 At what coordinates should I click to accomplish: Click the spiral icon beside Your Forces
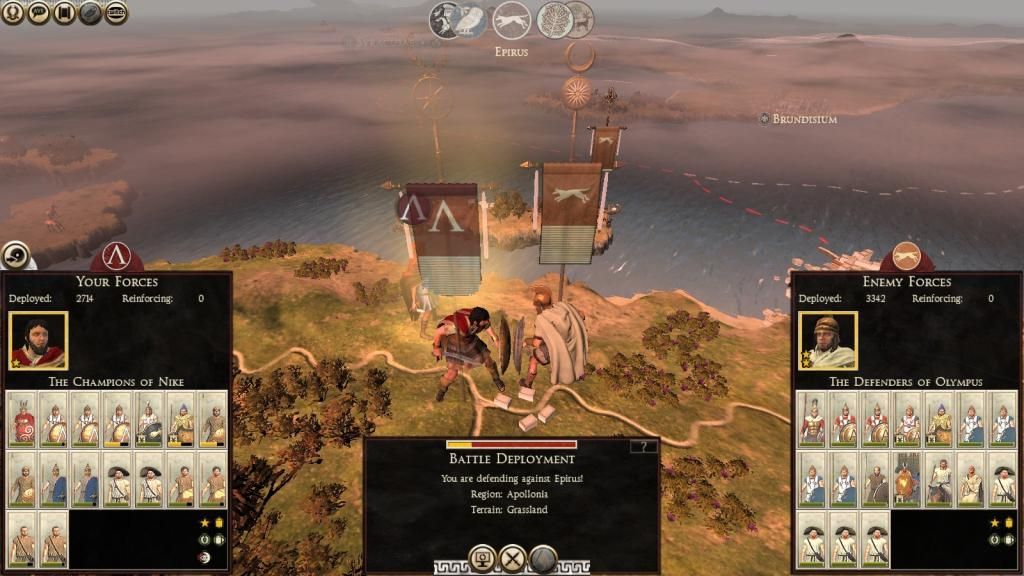pyautogui.click(x=15, y=256)
